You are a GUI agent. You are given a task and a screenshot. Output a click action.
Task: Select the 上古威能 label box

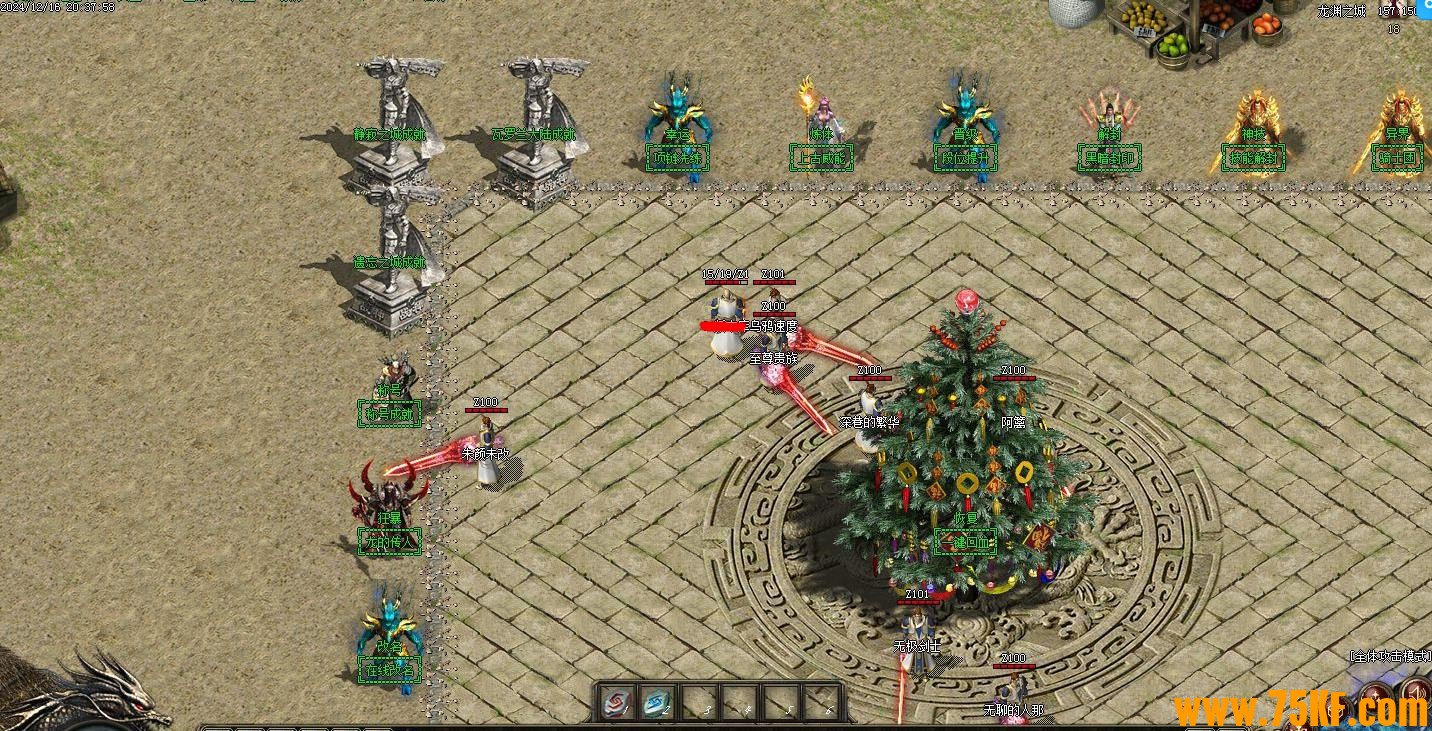tap(821, 158)
